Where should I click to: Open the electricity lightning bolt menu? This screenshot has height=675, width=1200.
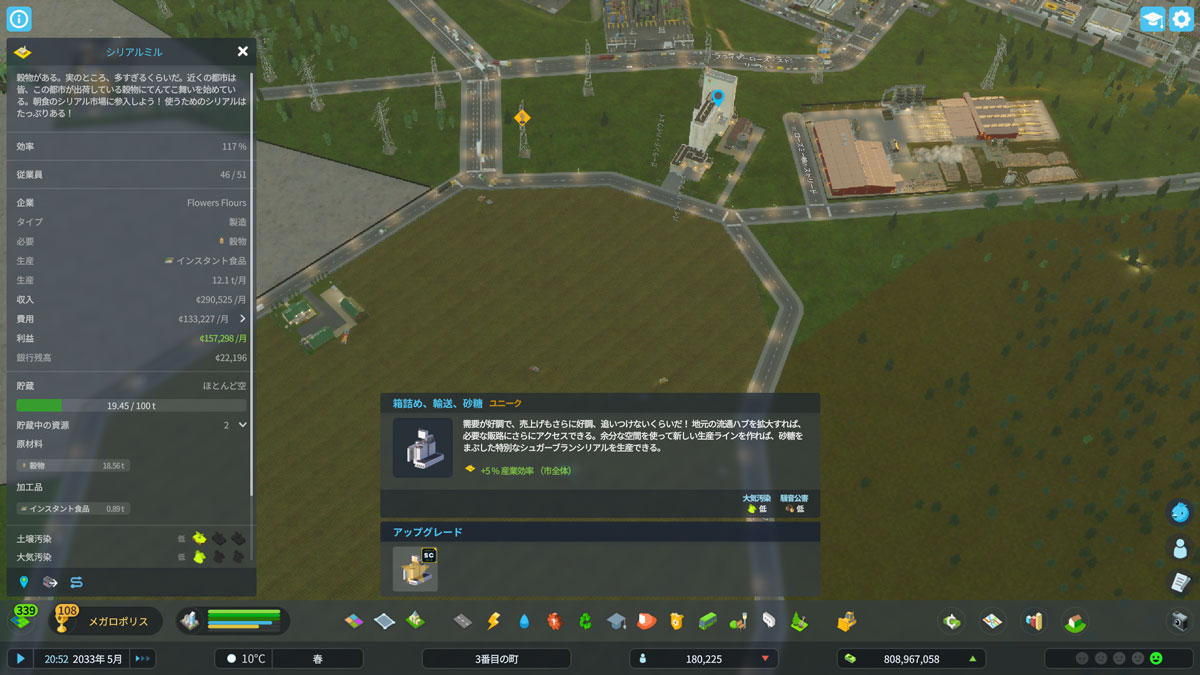pos(493,621)
